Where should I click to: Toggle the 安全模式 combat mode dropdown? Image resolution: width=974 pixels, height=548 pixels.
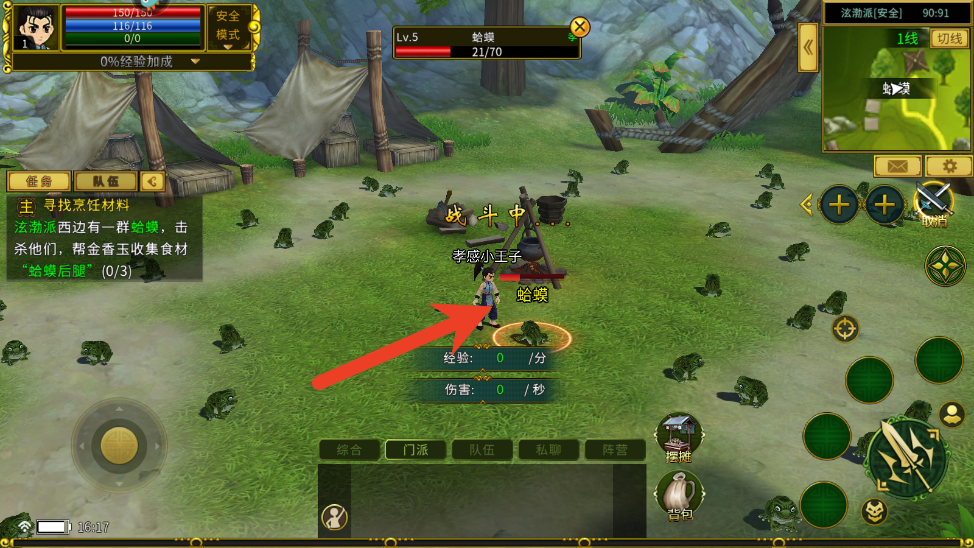pos(228,27)
